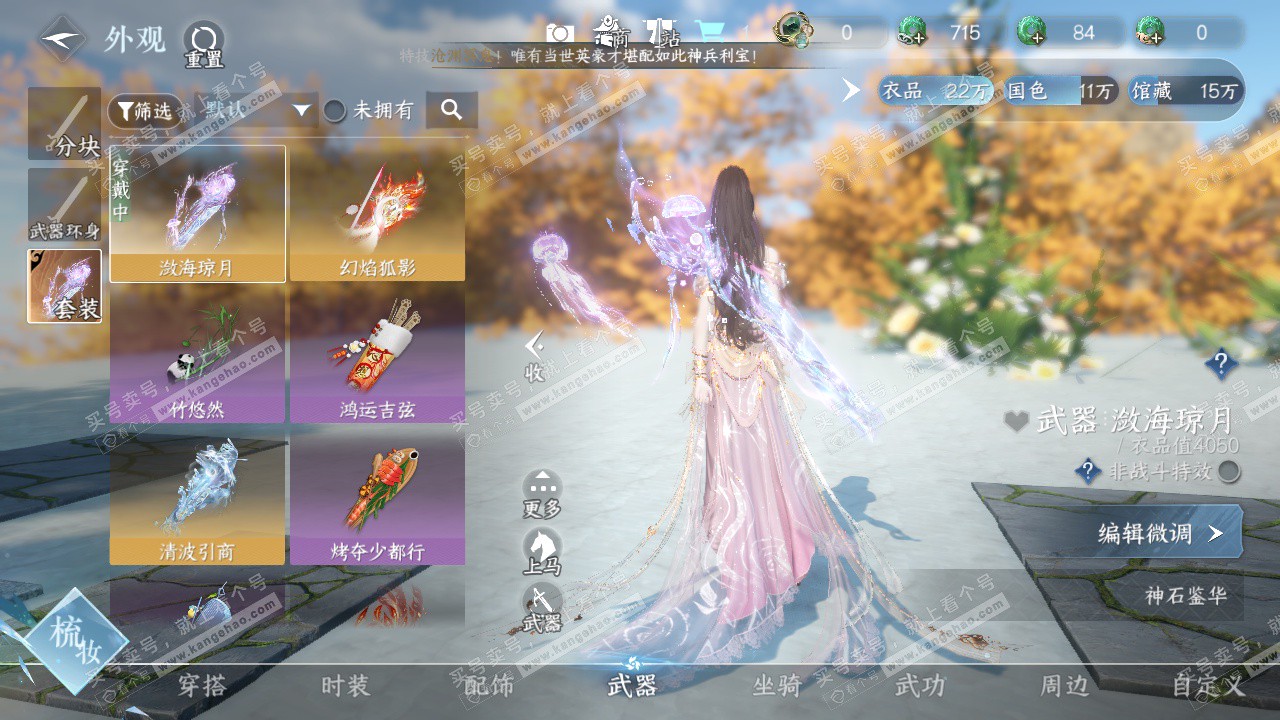Viewport: 1280px width, 720px height.
Task: Switch to the 坐骑 mount tab
Action: (777, 685)
